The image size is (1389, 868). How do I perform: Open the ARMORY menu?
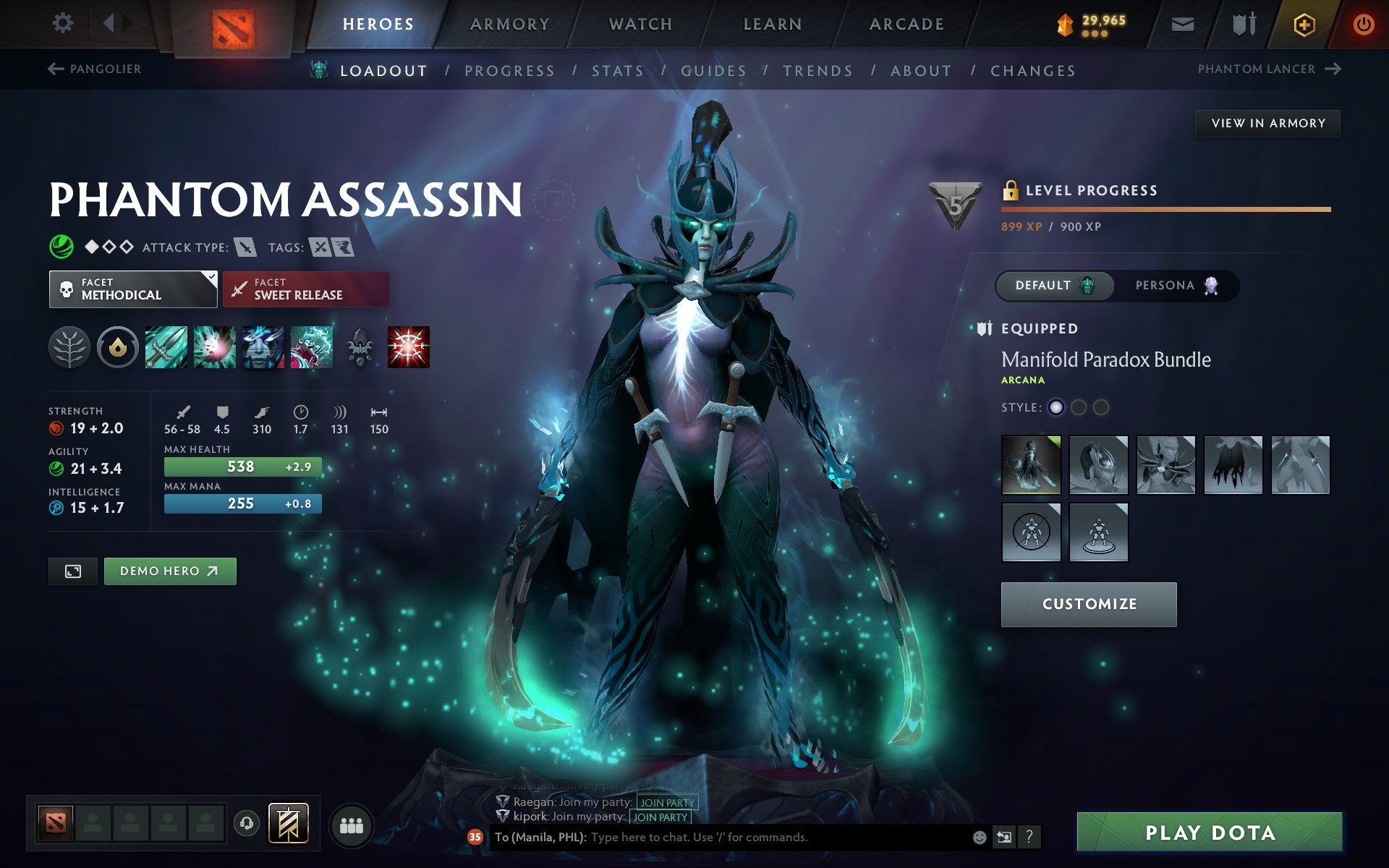coord(509,23)
